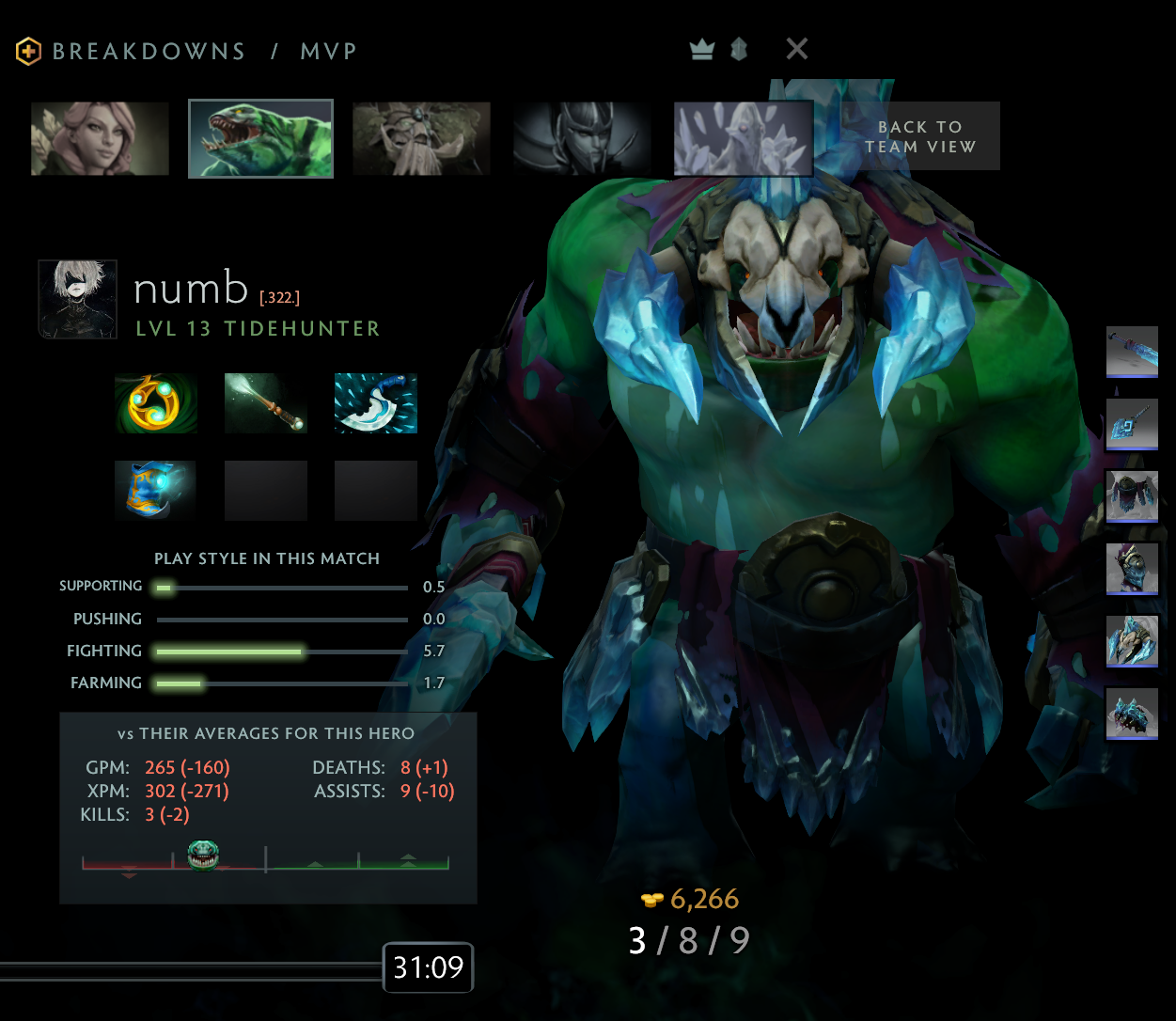Click the Breakdowns plus badge icon

(x=28, y=51)
